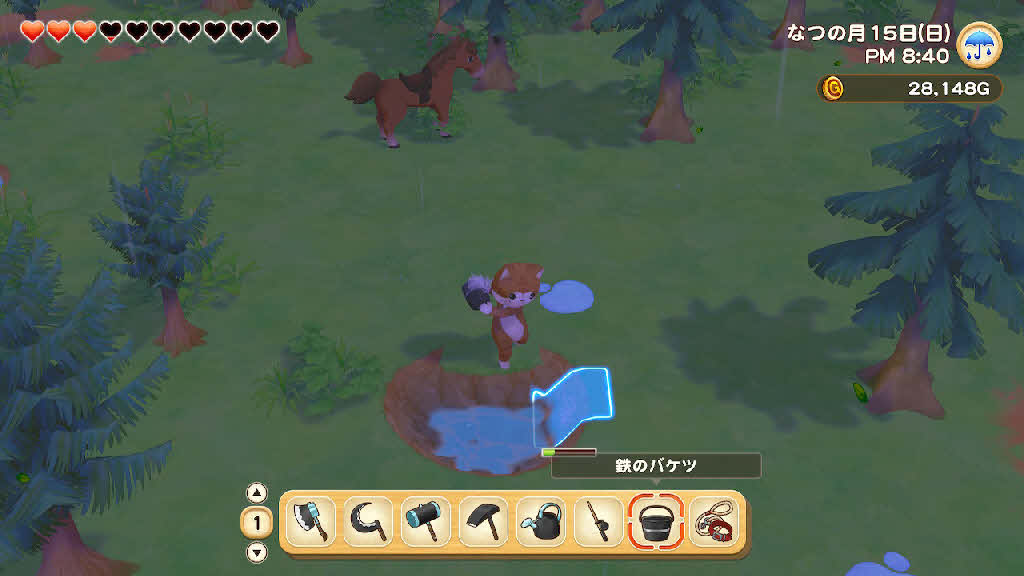The height and width of the screenshot is (576, 1024).
Task: Equip the sickle tool slot
Action: tap(367, 521)
